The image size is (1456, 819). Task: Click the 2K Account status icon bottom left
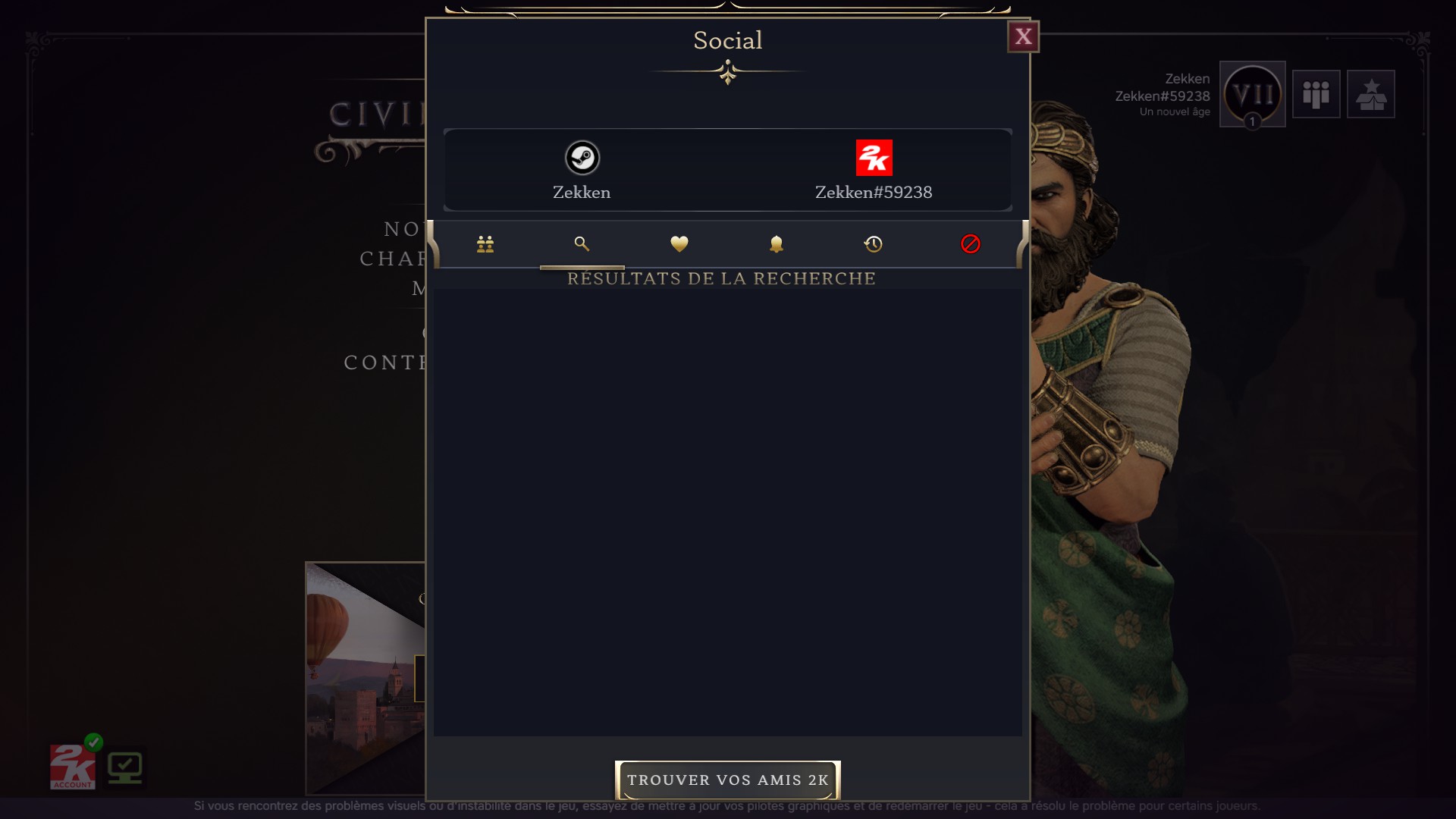(72, 766)
